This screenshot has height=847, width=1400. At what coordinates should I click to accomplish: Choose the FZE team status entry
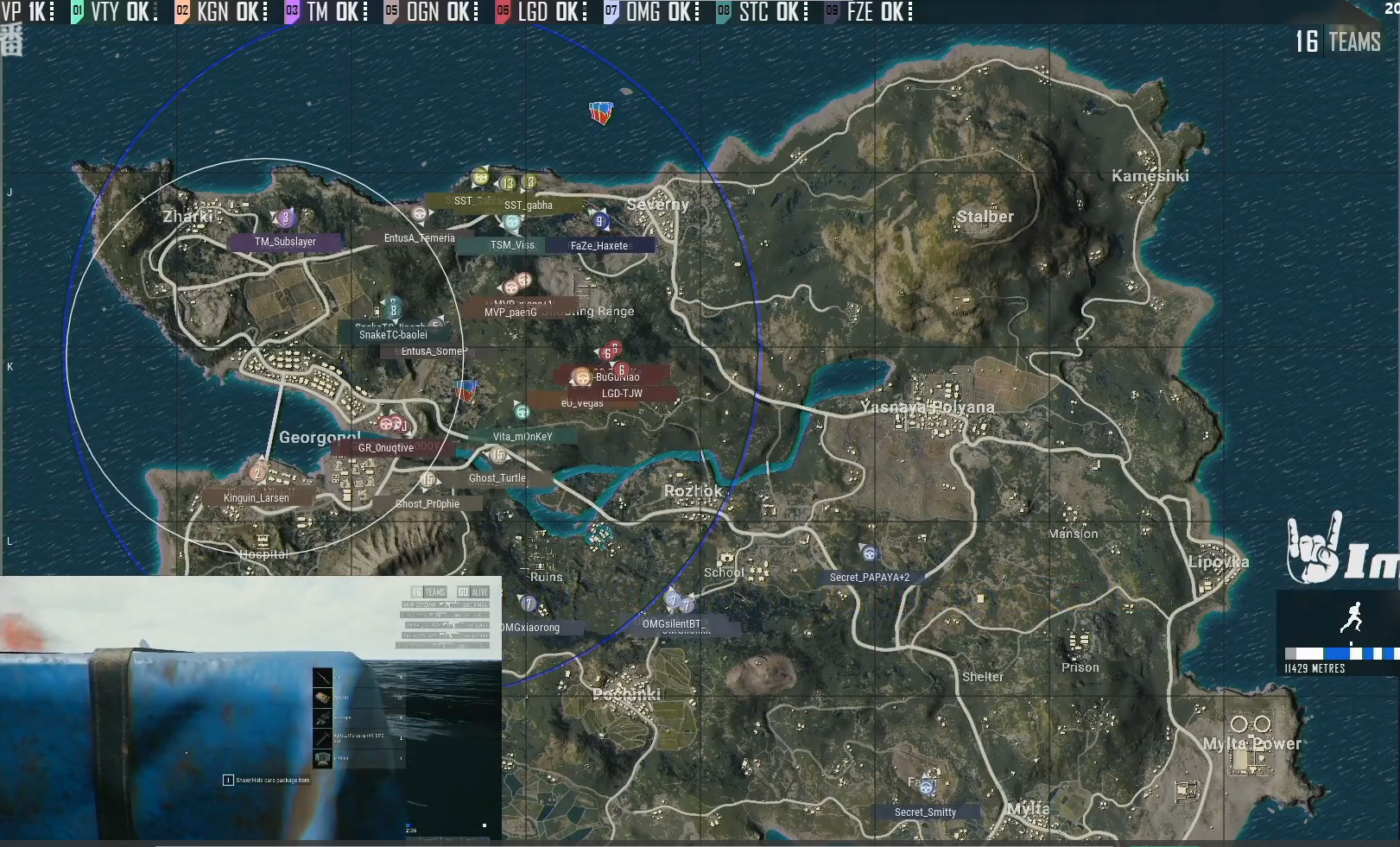point(868,12)
